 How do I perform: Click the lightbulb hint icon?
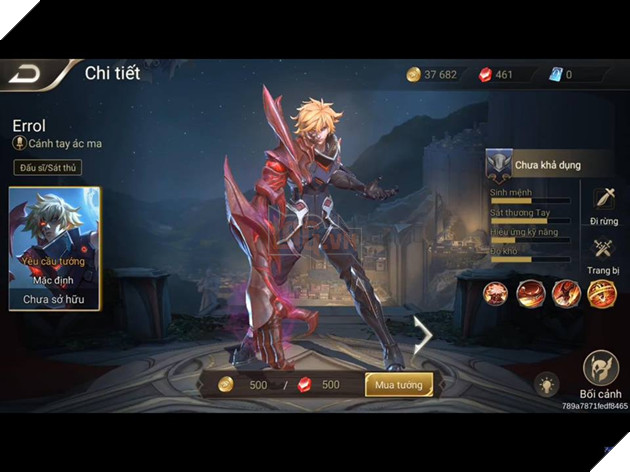[546, 384]
